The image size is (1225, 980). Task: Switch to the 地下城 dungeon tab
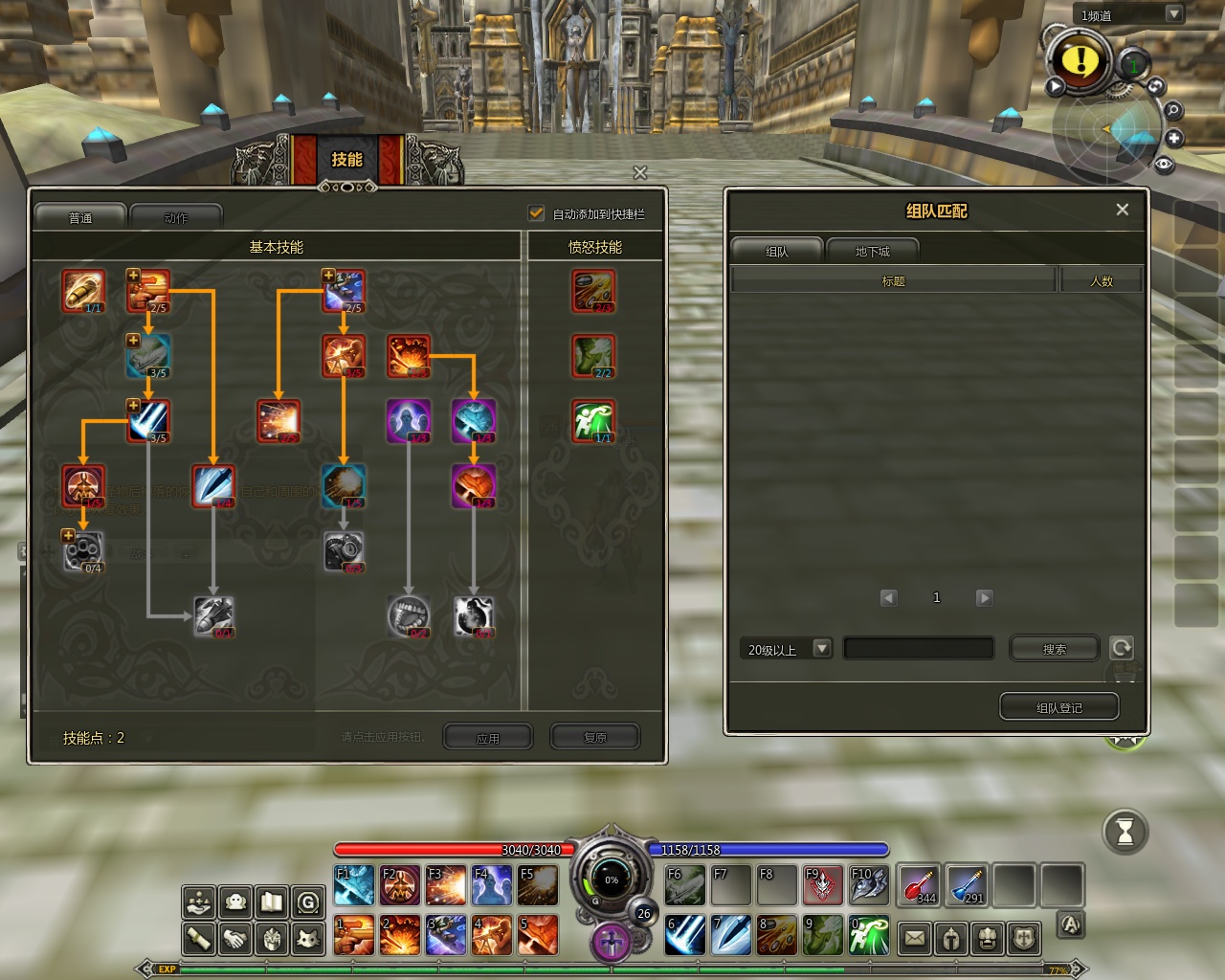[x=872, y=251]
